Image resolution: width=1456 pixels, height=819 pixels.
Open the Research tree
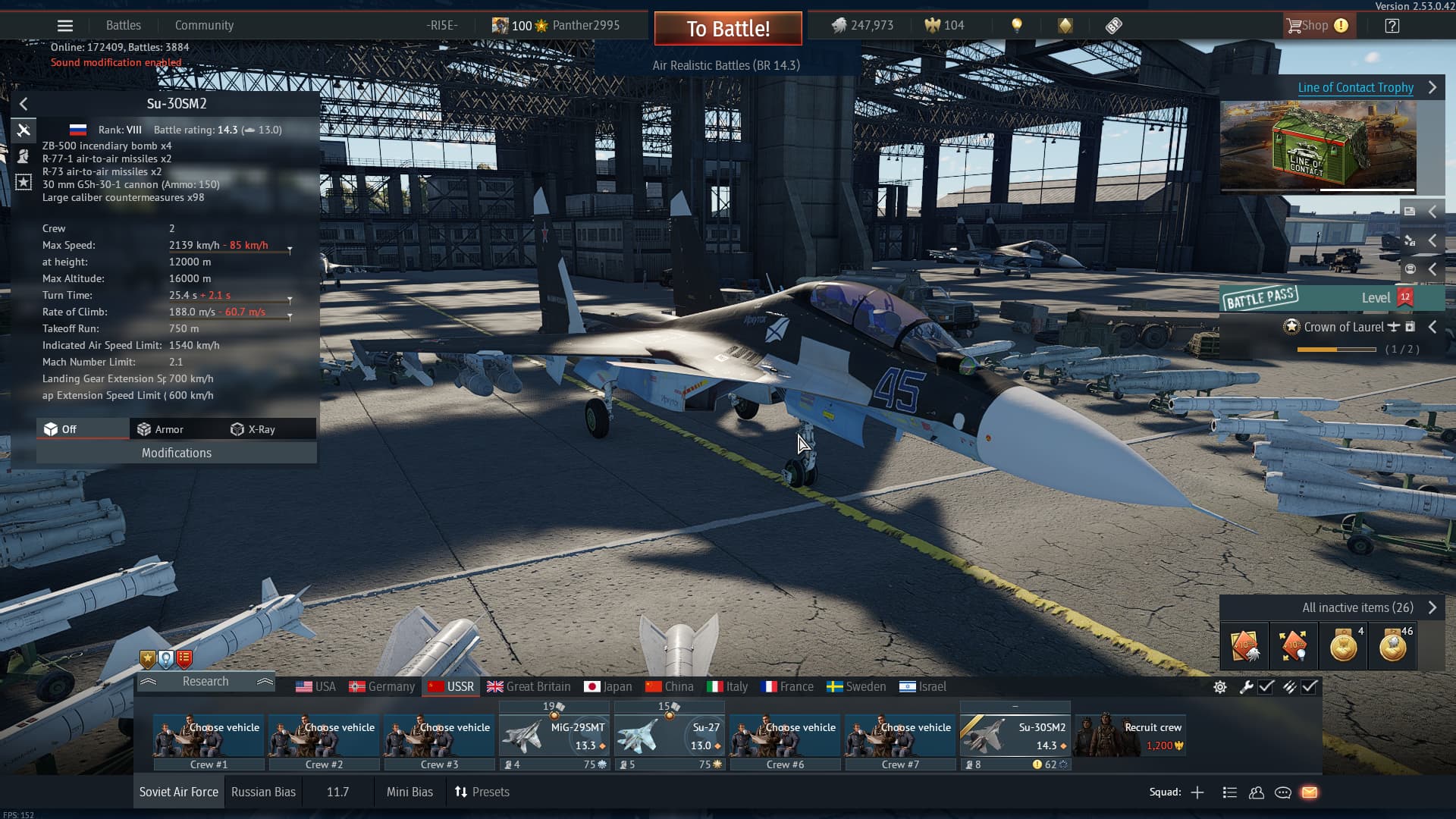pyautogui.click(x=206, y=682)
